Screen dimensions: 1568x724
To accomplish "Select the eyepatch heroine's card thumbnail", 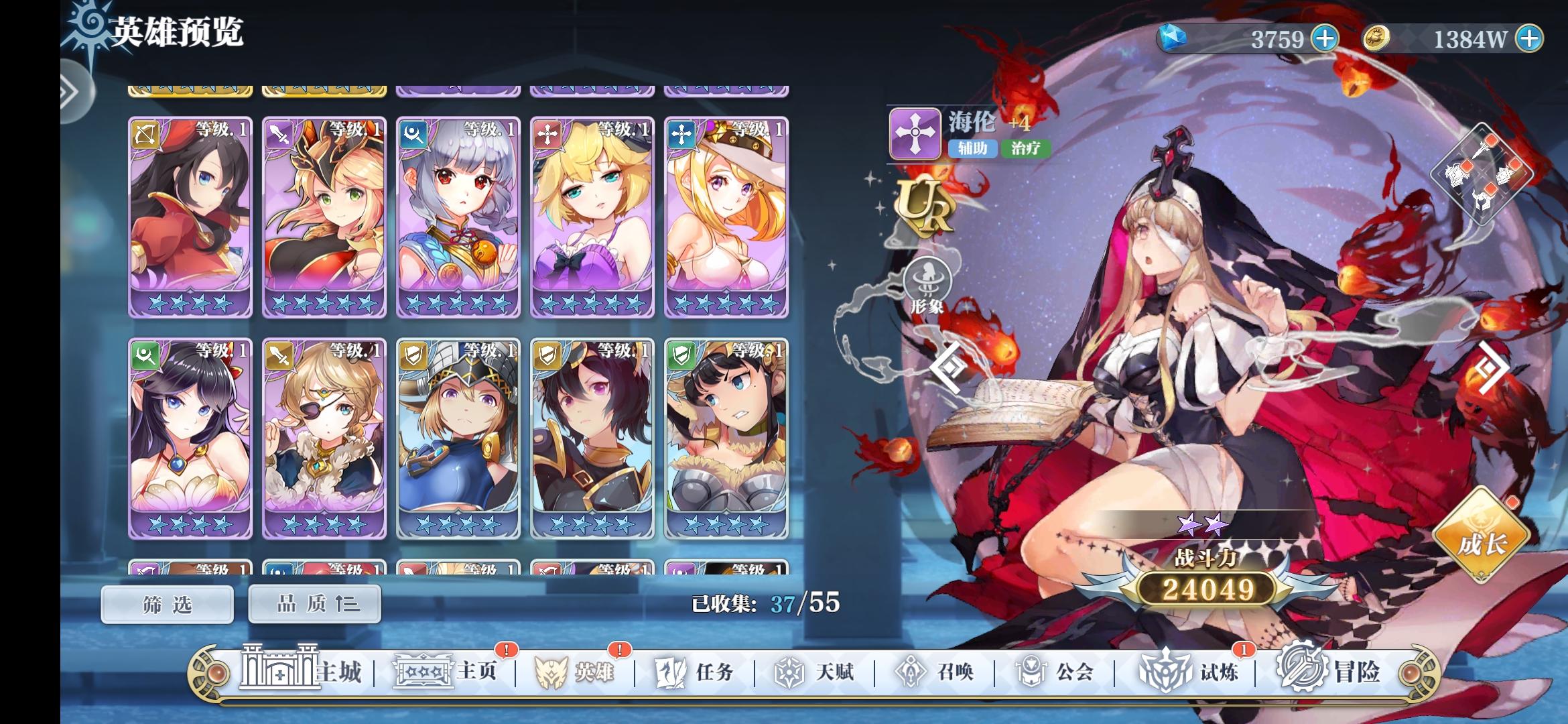I will (324, 436).
